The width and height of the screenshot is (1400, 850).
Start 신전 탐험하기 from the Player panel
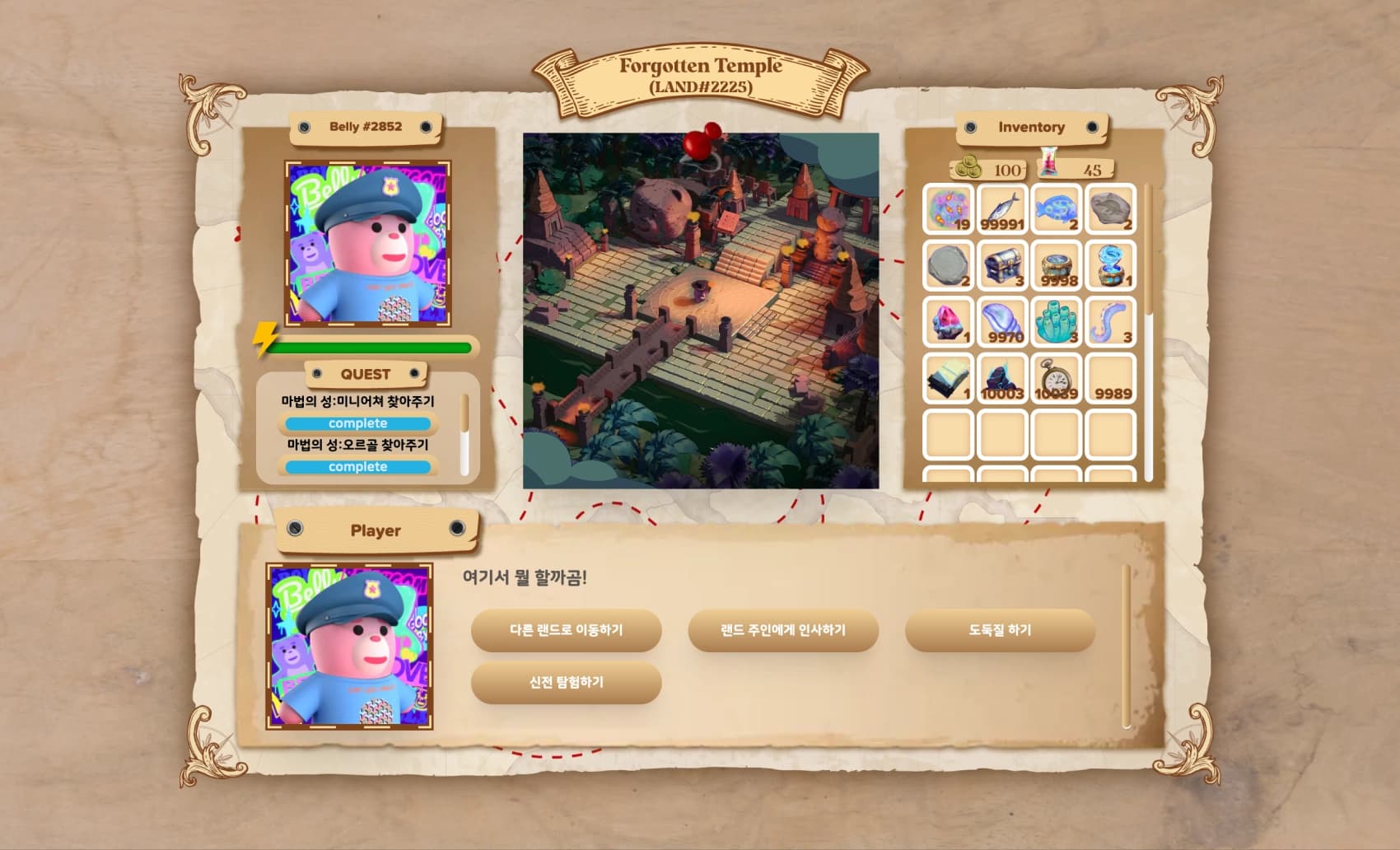coord(566,682)
